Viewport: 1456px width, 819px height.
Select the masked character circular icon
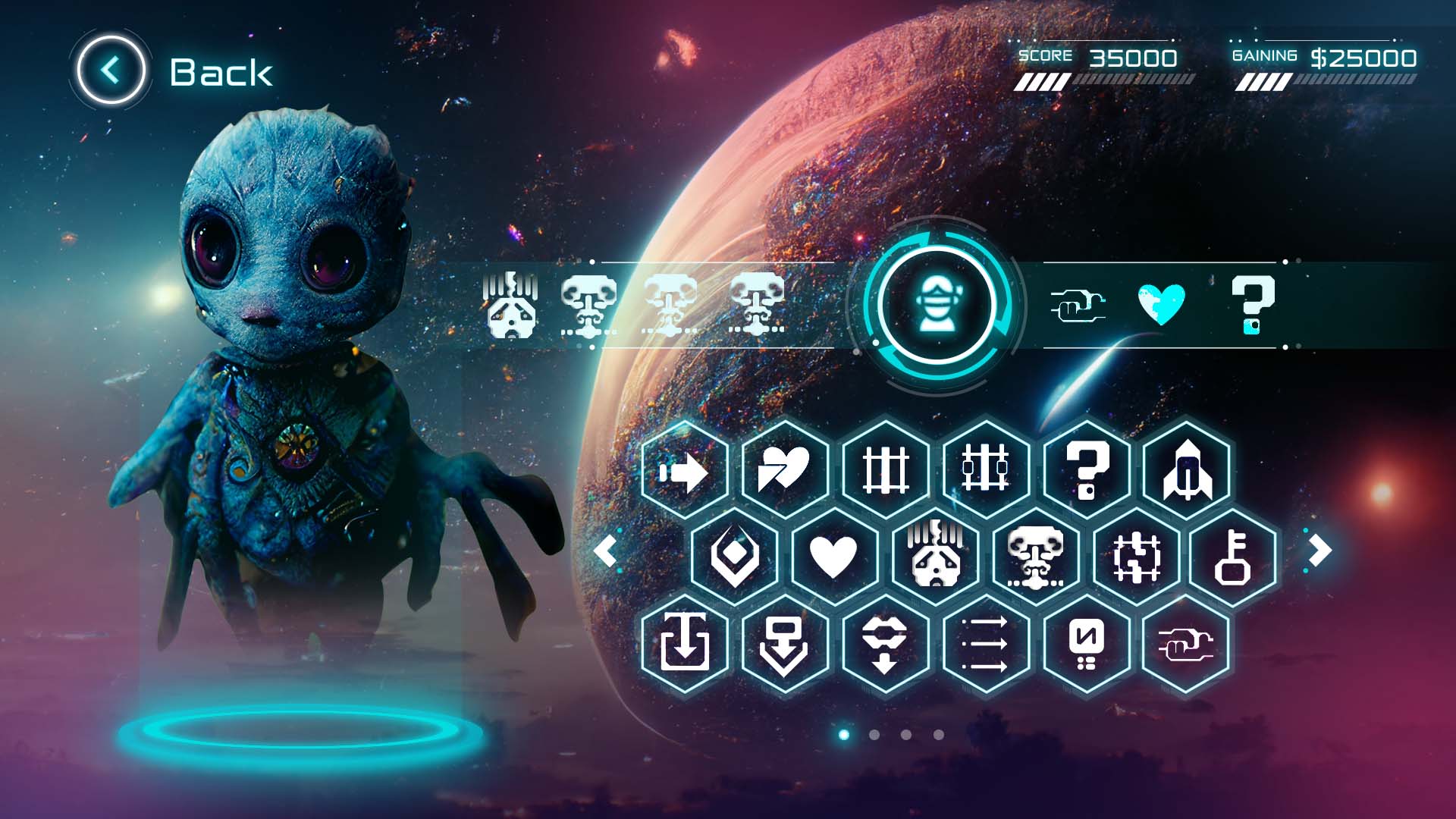point(937,305)
